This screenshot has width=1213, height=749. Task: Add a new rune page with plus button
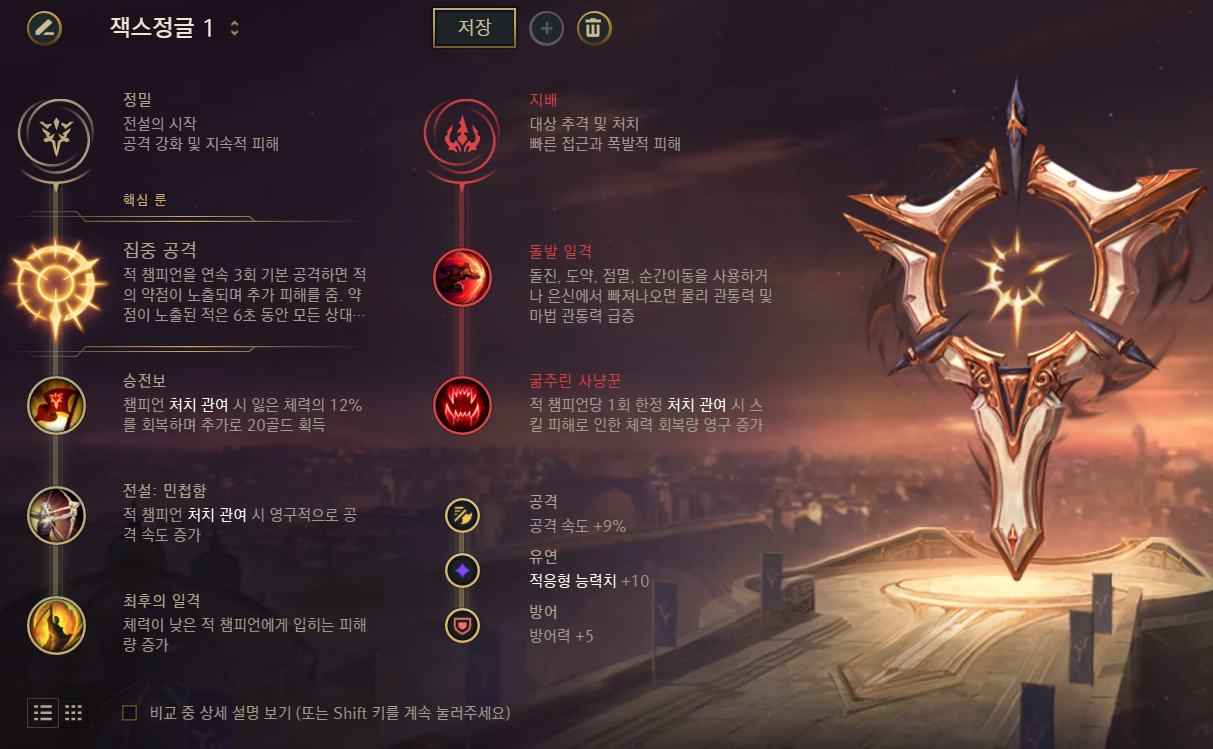(546, 28)
